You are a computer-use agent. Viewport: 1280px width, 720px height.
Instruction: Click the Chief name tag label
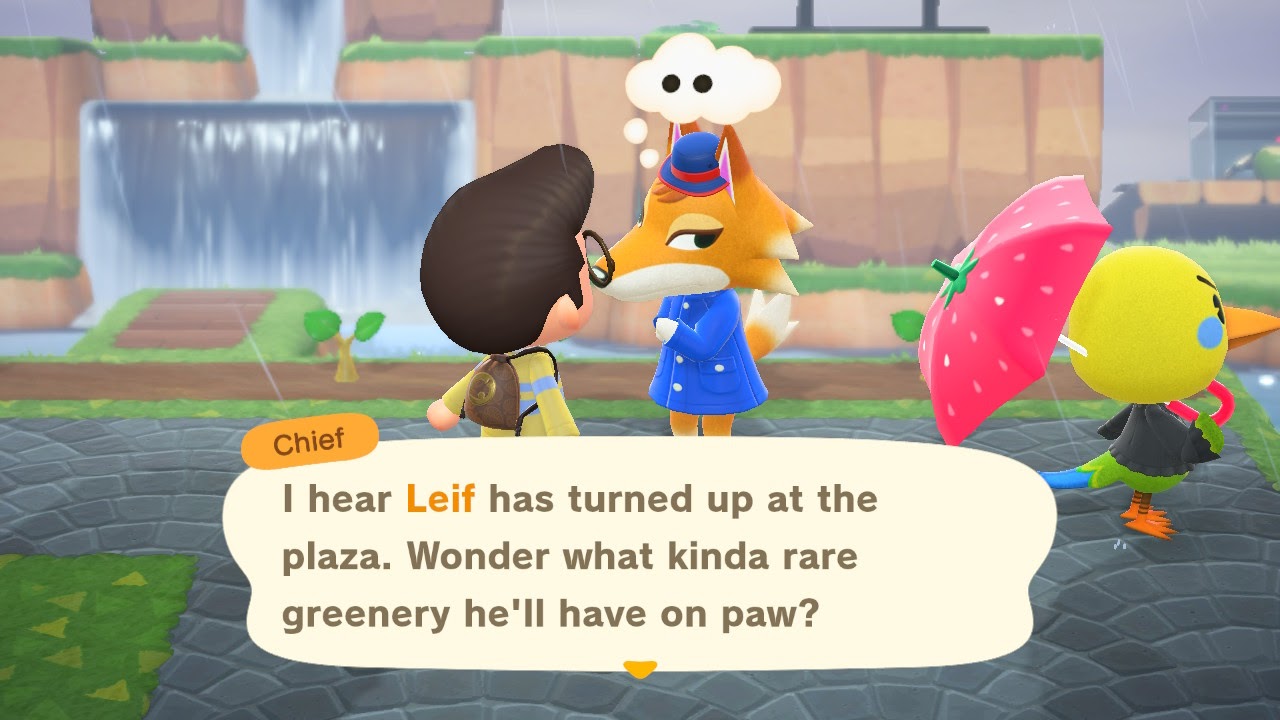pos(308,438)
